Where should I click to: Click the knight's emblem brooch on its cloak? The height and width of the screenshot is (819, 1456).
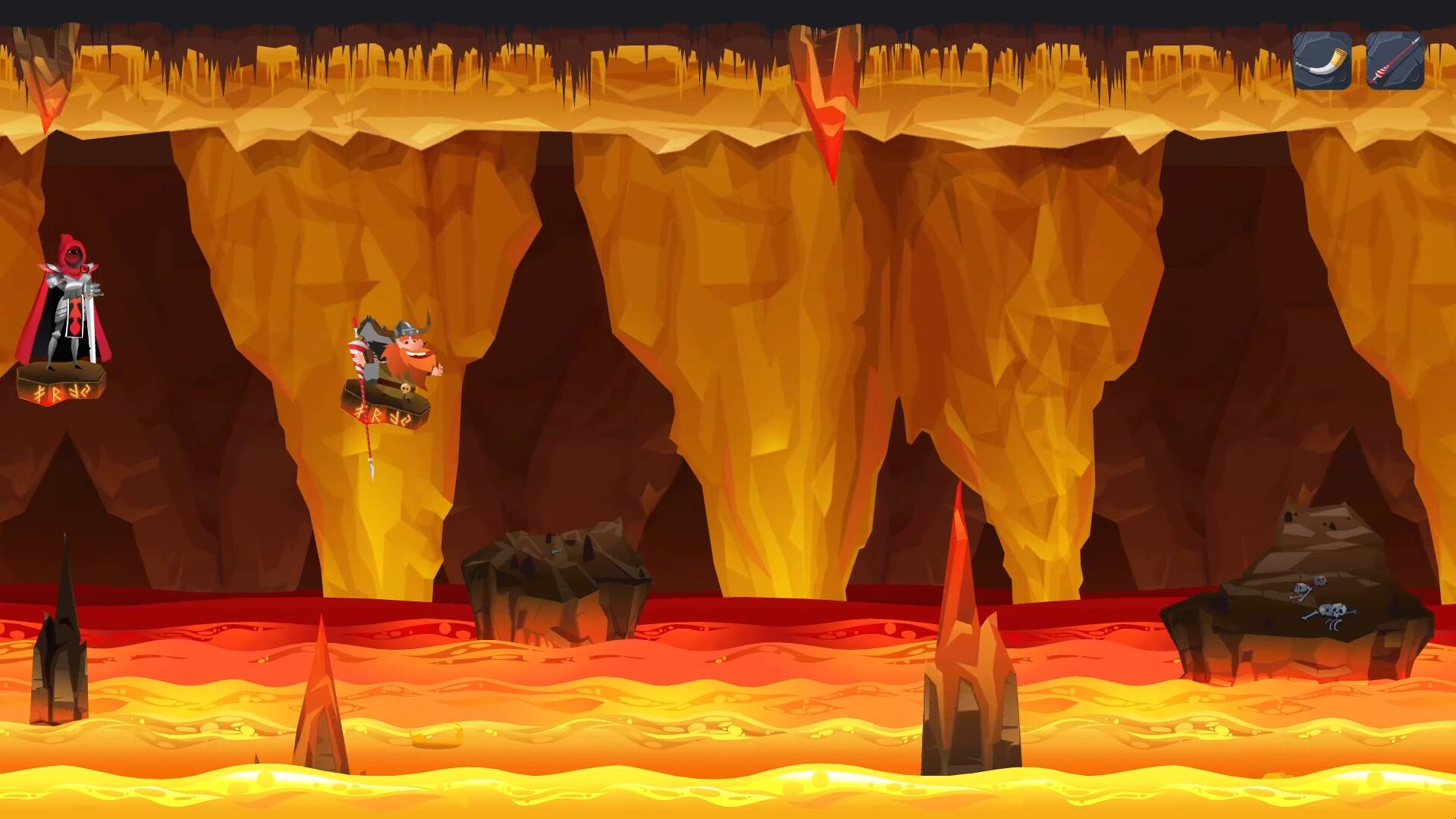click(x=84, y=268)
